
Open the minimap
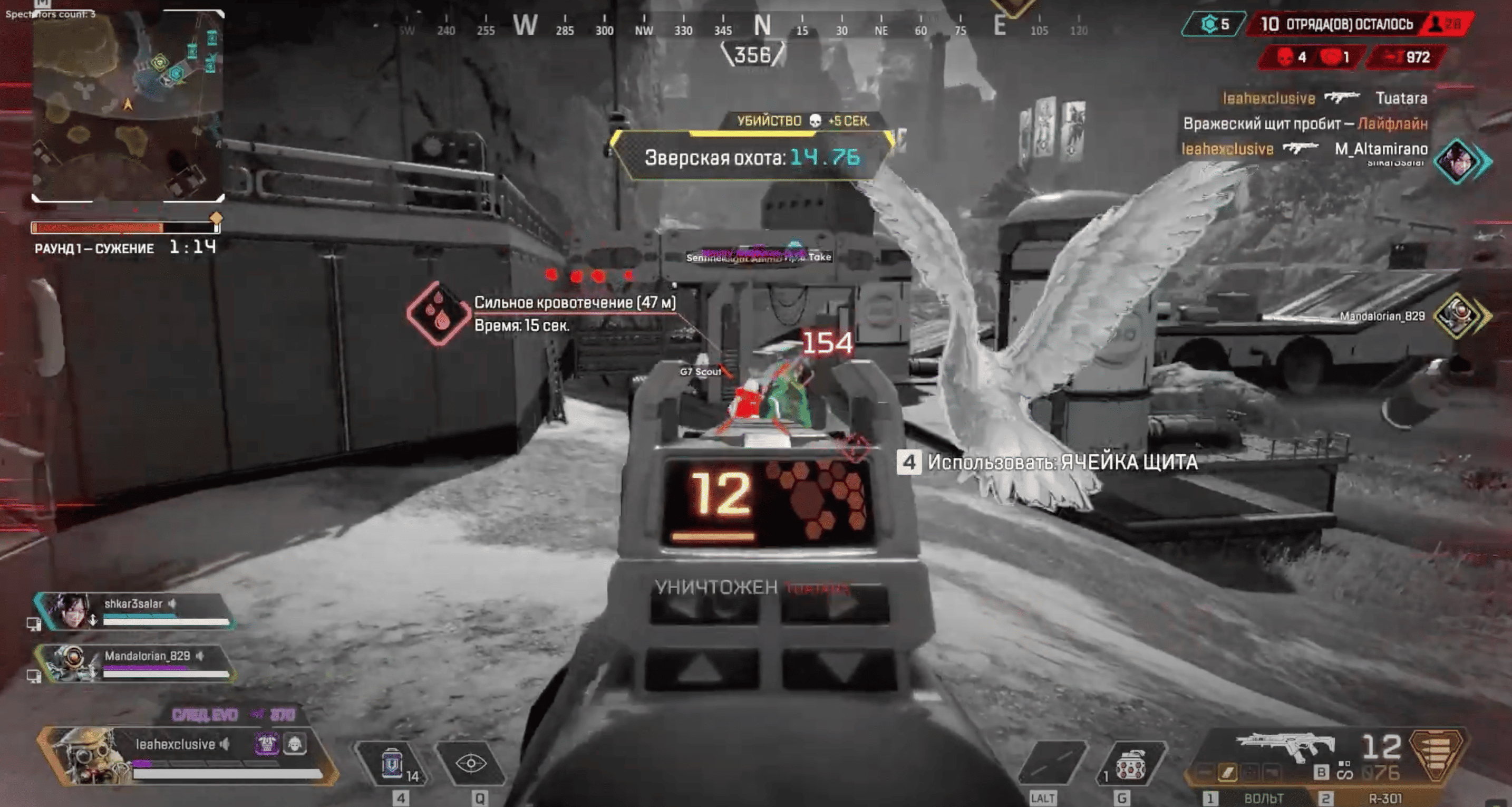[x=128, y=105]
